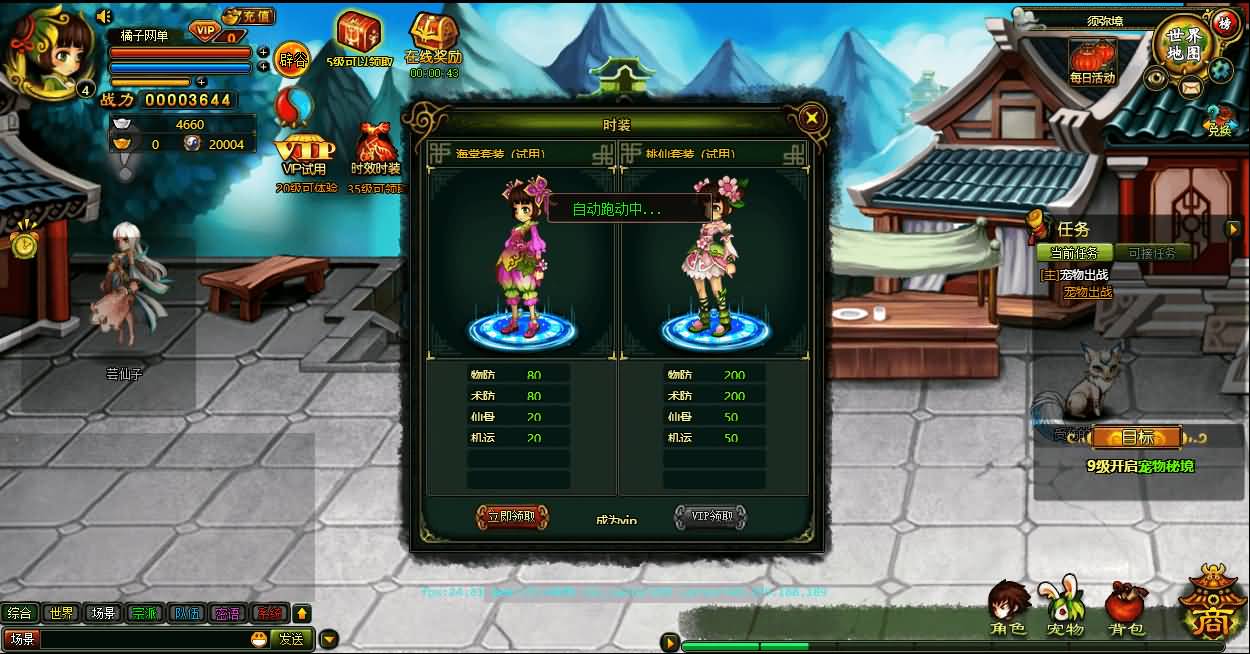Open the mail envelope icon
The width and height of the screenshot is (1250, 654).
(x=1189, y=87)
